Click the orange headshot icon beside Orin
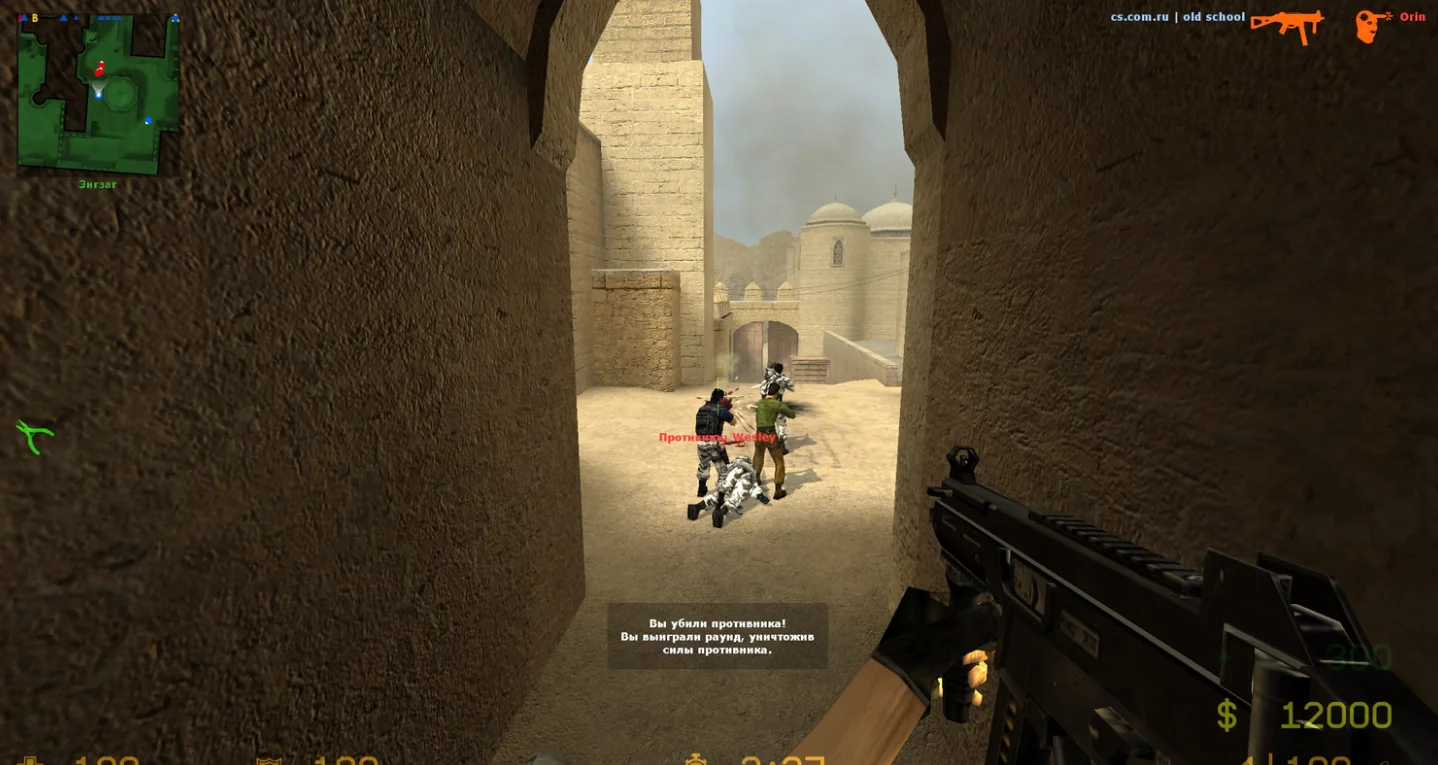Viewport: 1438px width, 765px height. (x=1372, y=25)
